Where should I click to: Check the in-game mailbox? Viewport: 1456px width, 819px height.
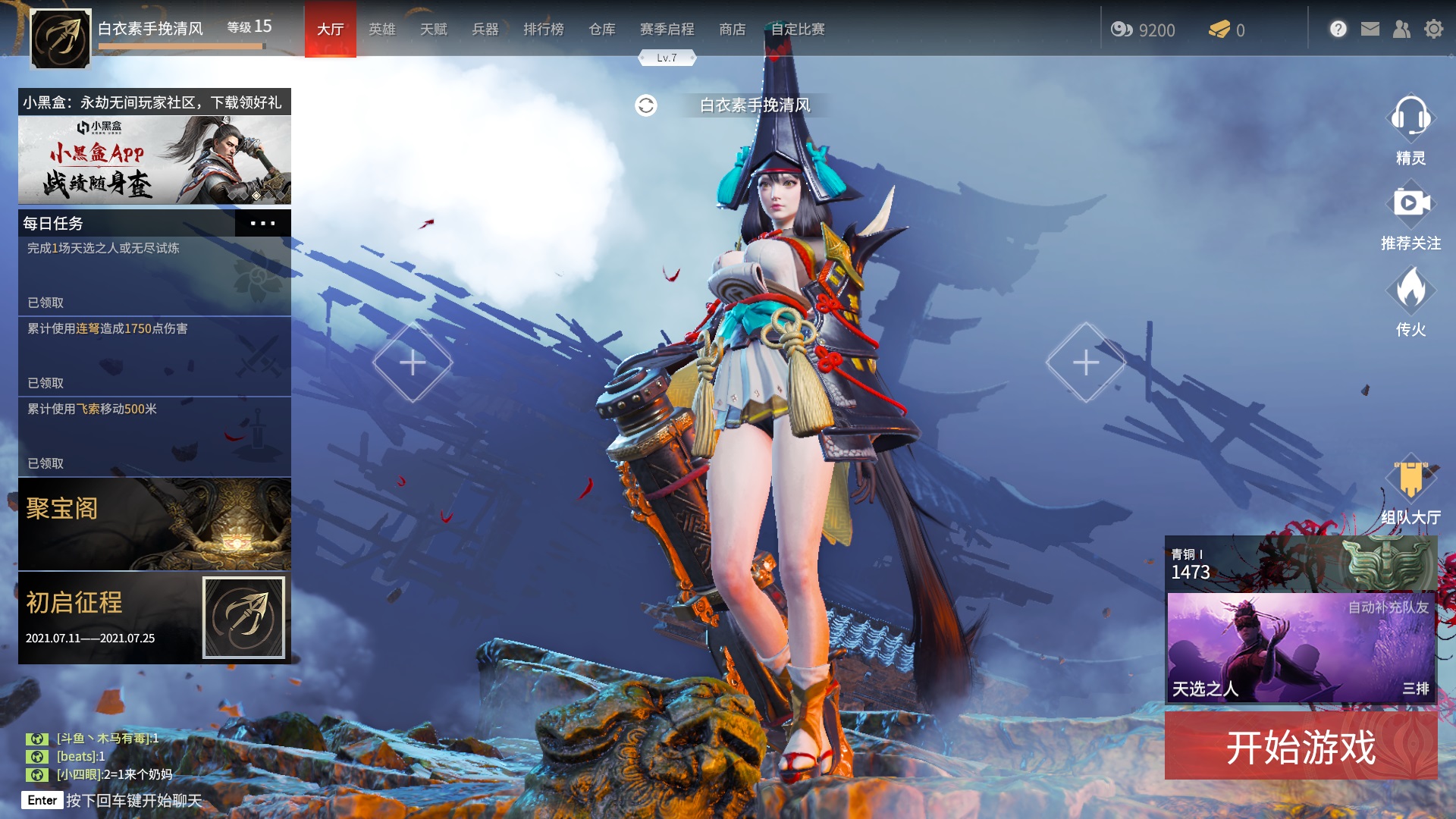(1370, 28)
